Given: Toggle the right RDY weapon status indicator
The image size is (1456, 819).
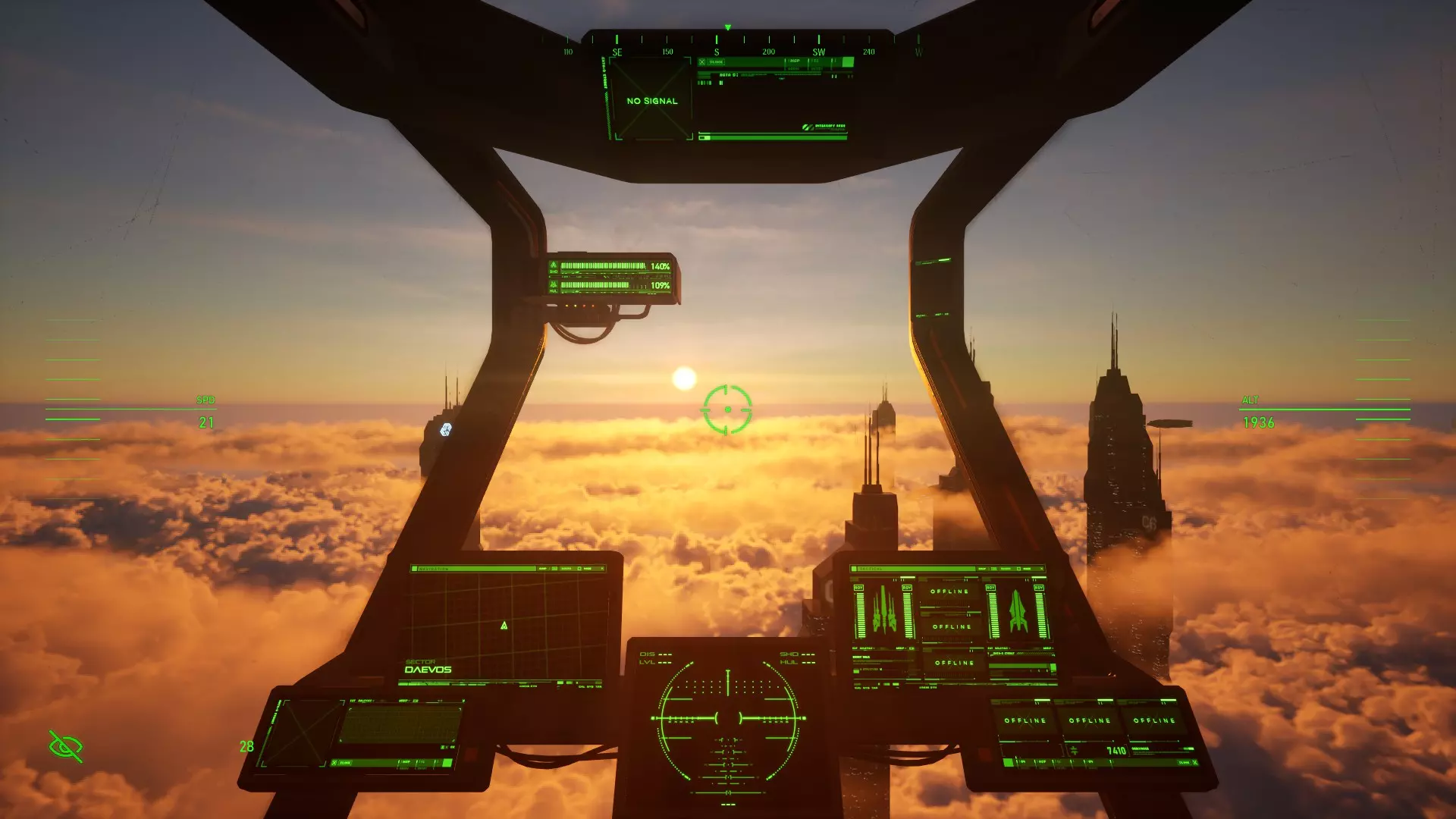Looking at the screenshot, I should point(1038,588).
